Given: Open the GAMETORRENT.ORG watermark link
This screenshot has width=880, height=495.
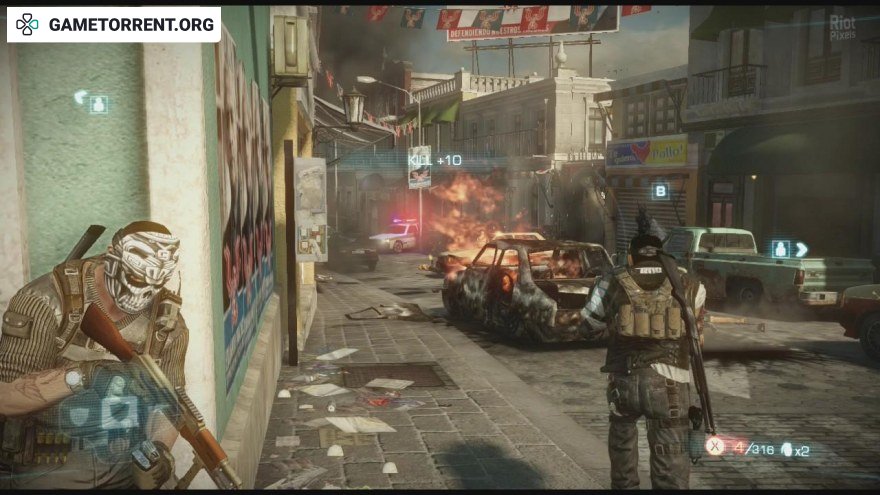Looking at the screenshot, I should [114, 24].
